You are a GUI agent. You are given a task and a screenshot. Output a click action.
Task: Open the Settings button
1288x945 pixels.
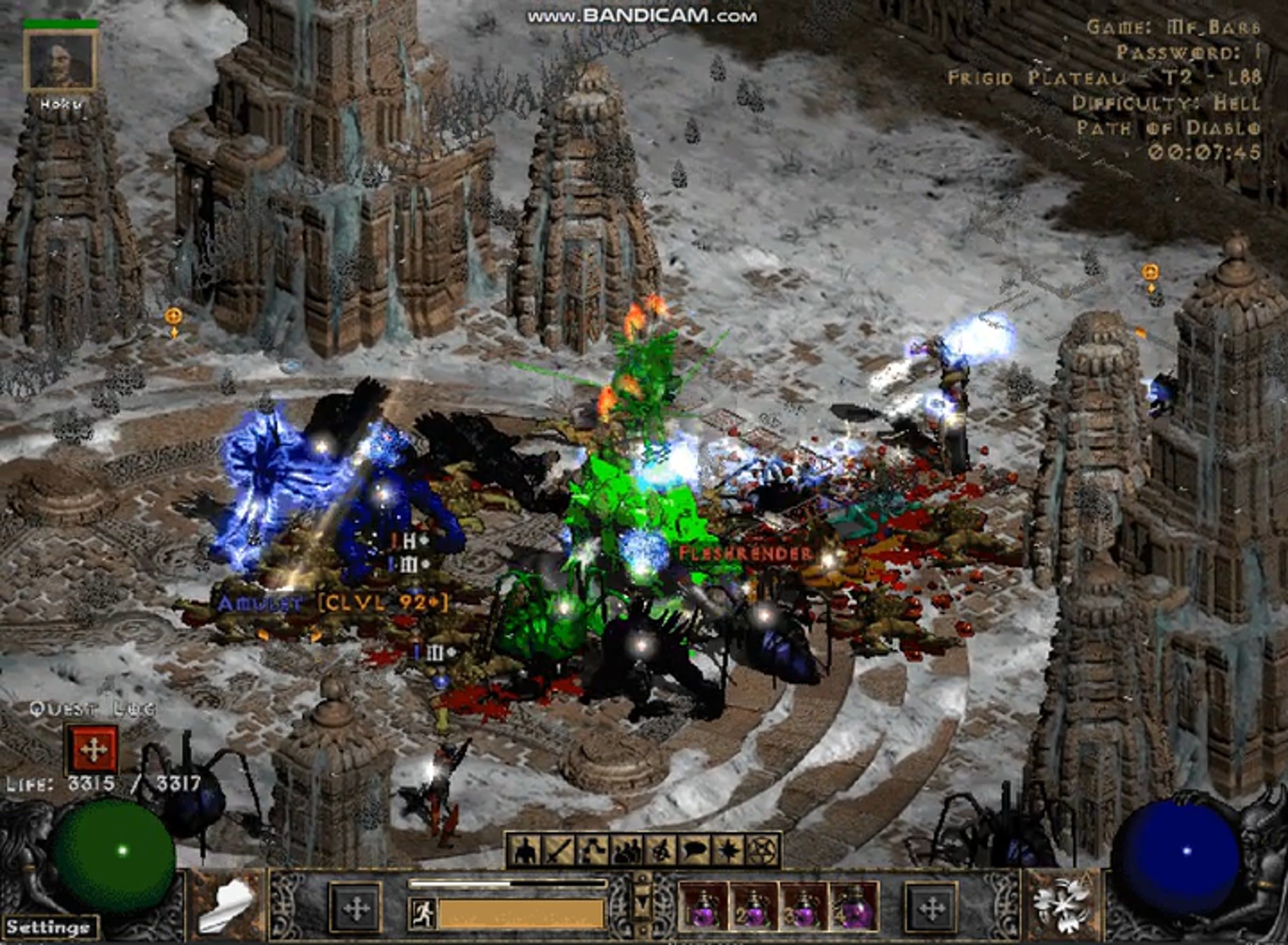pyautogui.click(x=48, y=927)
